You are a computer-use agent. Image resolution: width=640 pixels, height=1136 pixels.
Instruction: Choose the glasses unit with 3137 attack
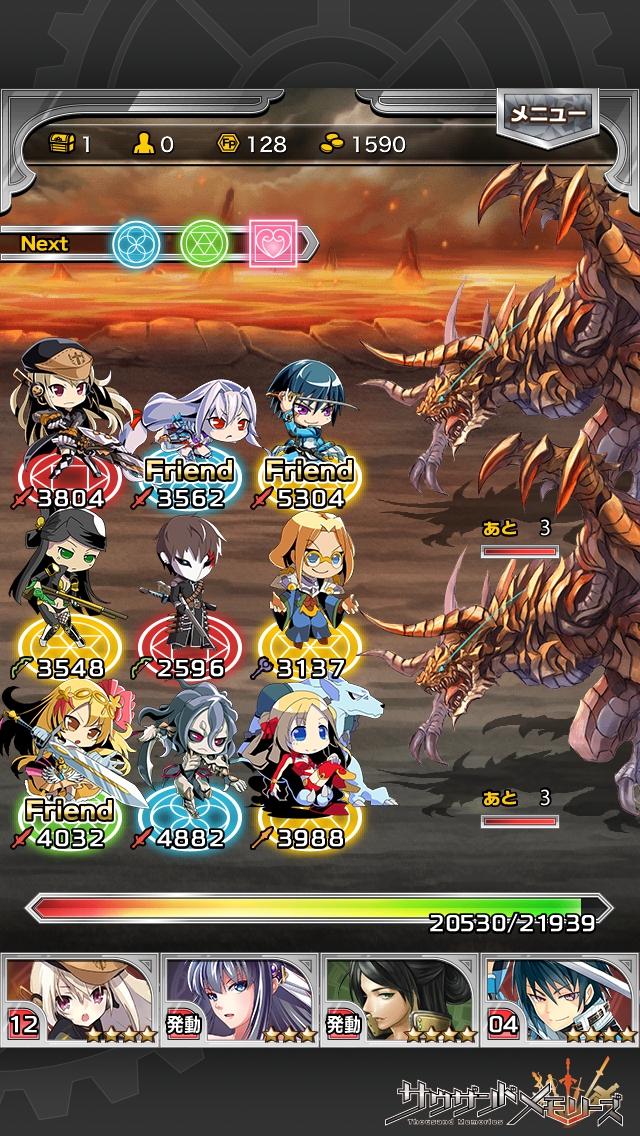pos(310,600)
